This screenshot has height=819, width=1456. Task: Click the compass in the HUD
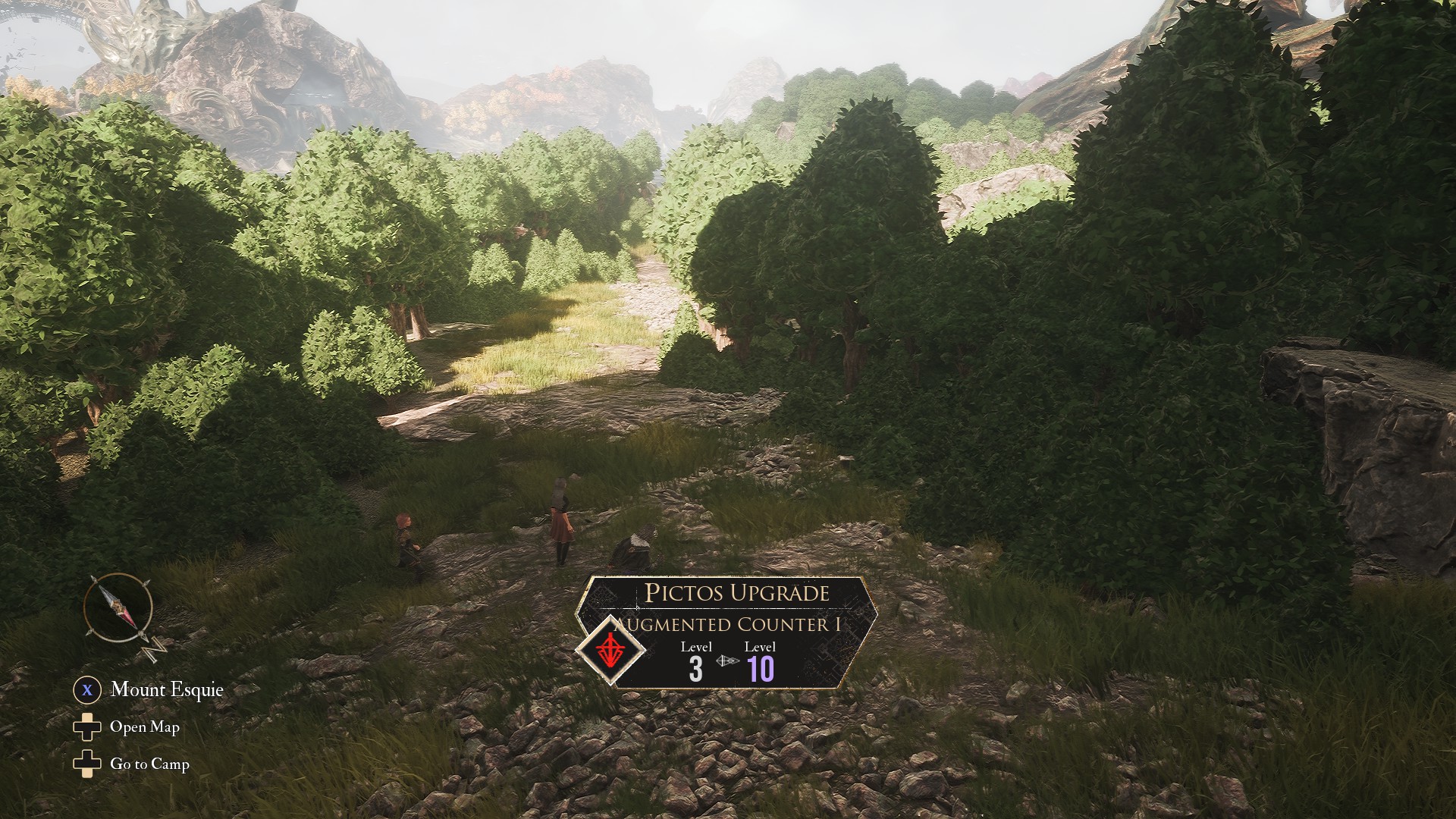click(x=119, y=609)
